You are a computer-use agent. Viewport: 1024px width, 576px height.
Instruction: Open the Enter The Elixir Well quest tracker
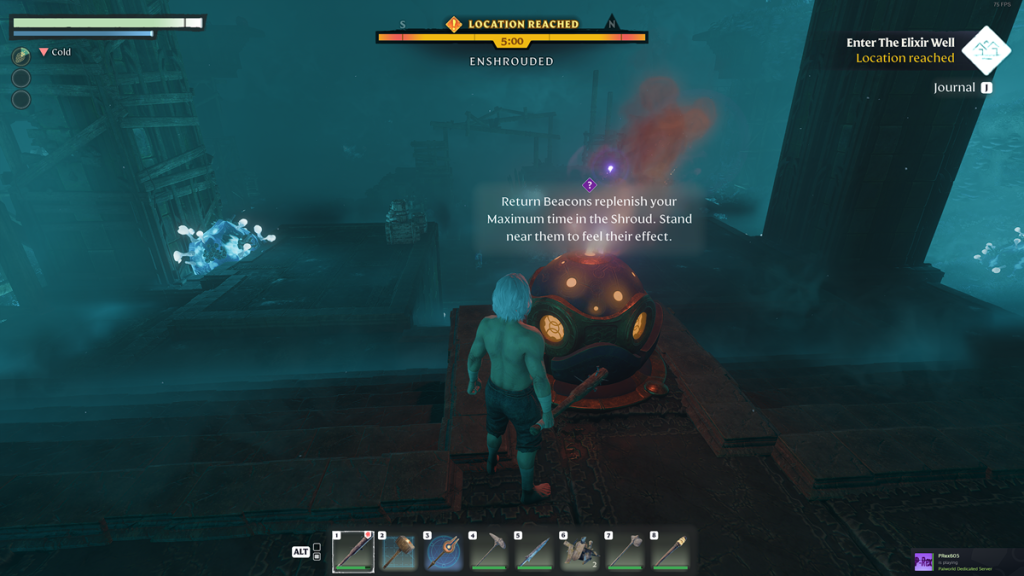point(900,50)
